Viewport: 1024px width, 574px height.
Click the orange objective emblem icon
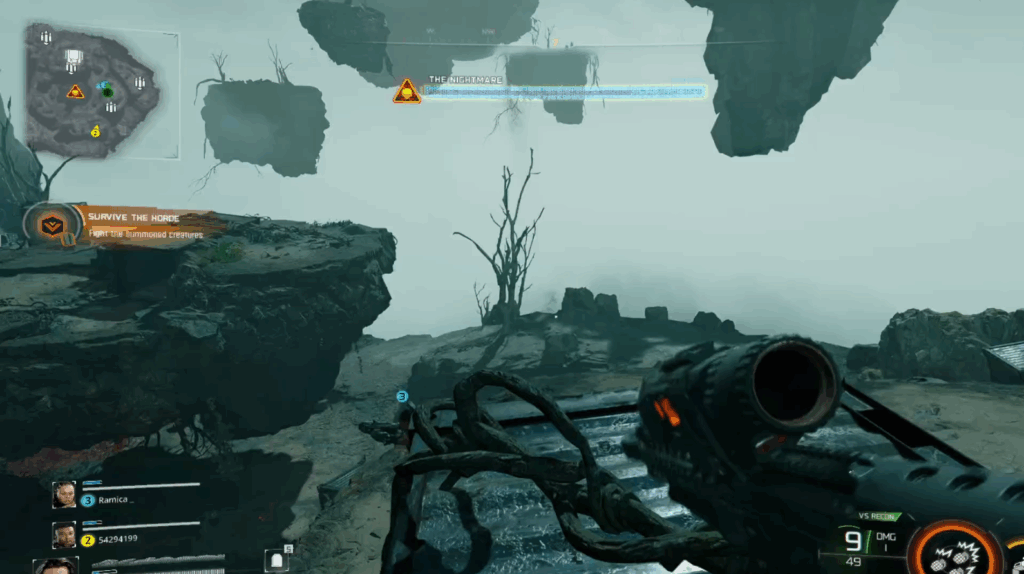pyautogui.click(x=51, y=225)
